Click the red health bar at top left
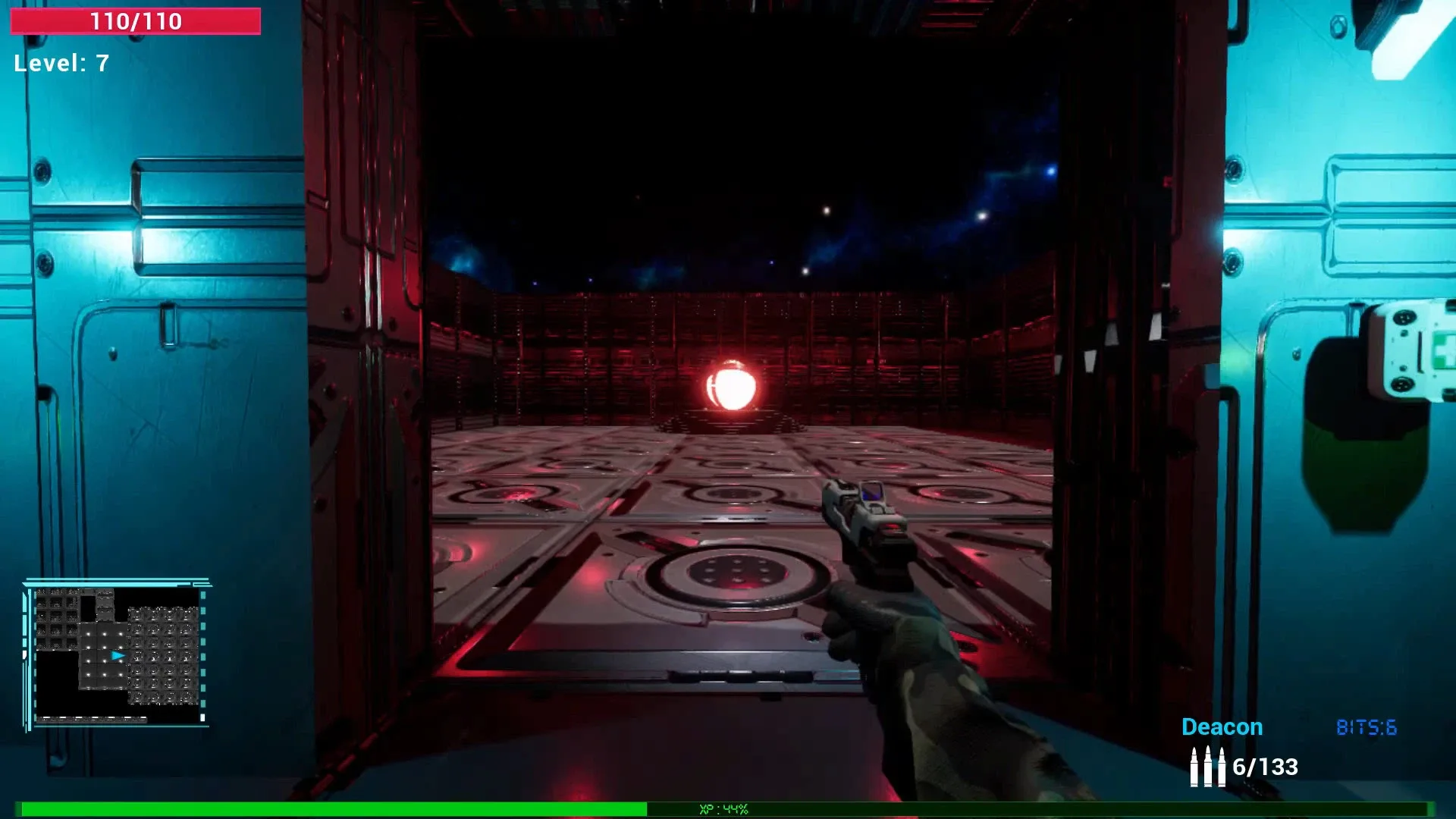 pyautogui.click(x=135, y=22)
